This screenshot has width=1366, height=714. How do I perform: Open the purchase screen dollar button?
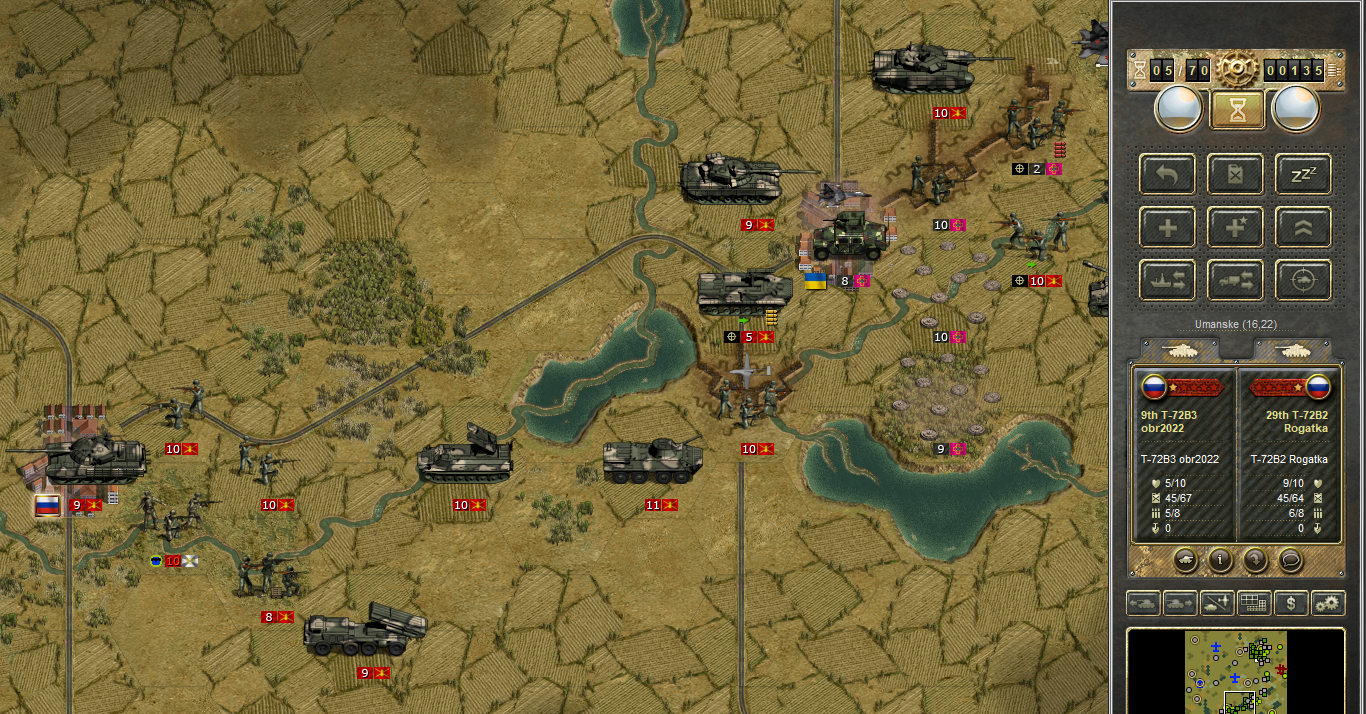(x=1292, y=603)
